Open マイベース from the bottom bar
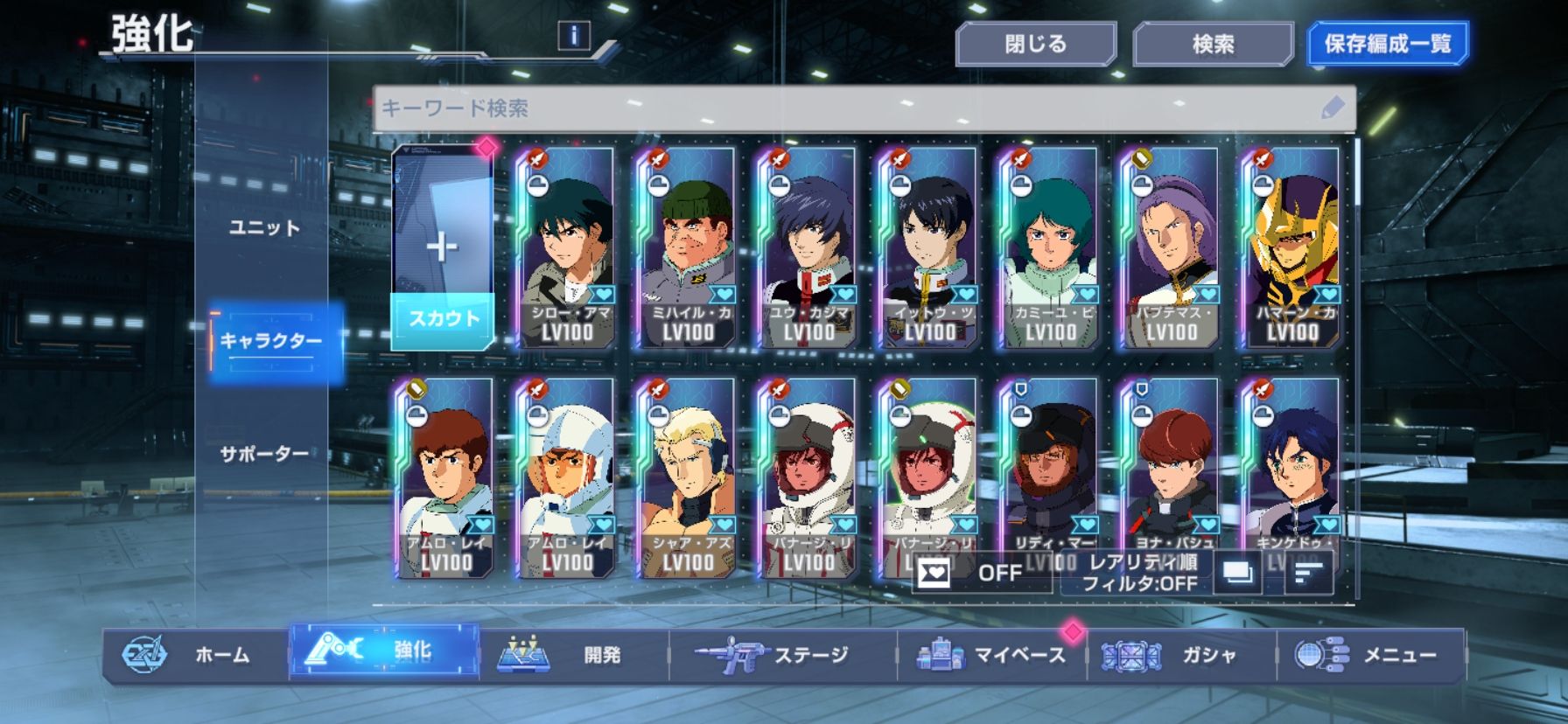1568x724 pixels. coord(991,655)
